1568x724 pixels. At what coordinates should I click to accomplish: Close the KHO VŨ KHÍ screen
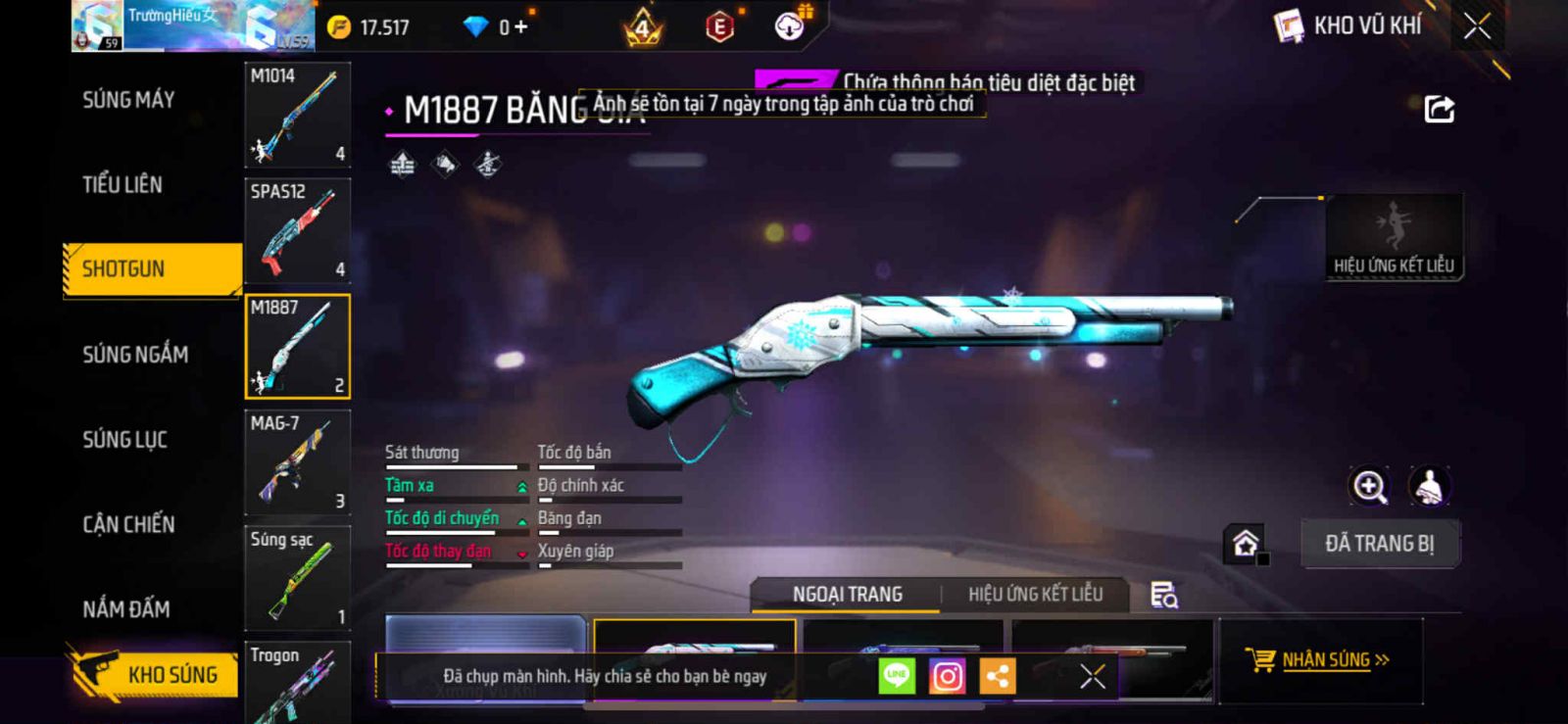pyautogui.click(x=1477, y=26)
